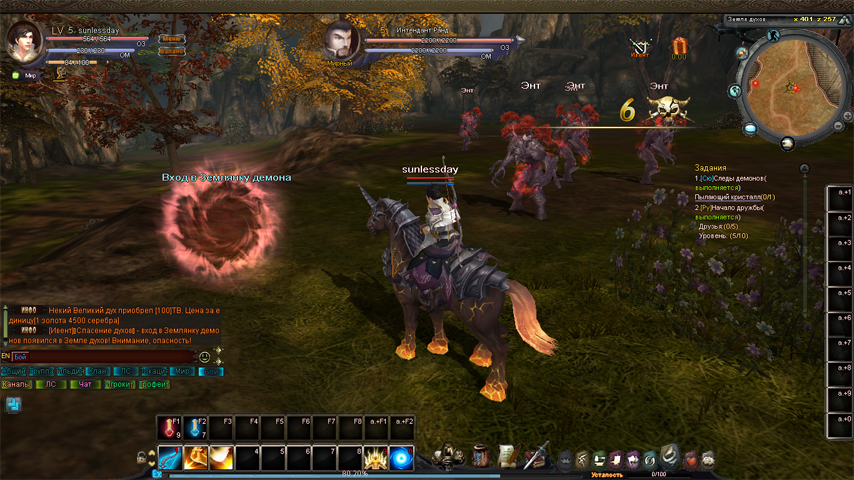Switch to the Клан chat tab

98,371
